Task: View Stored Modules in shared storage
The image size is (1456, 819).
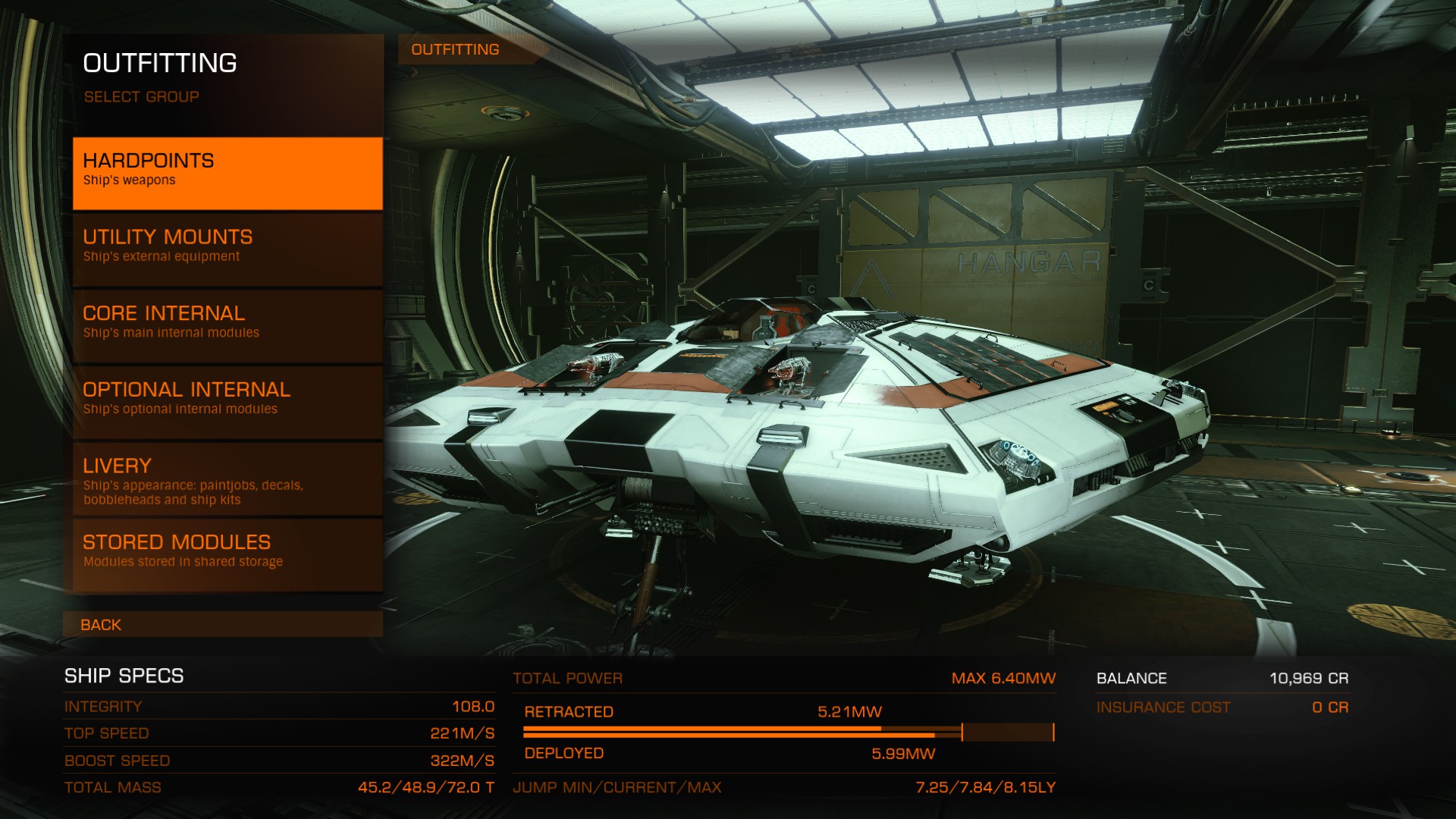Action: (x=227, y=554)
